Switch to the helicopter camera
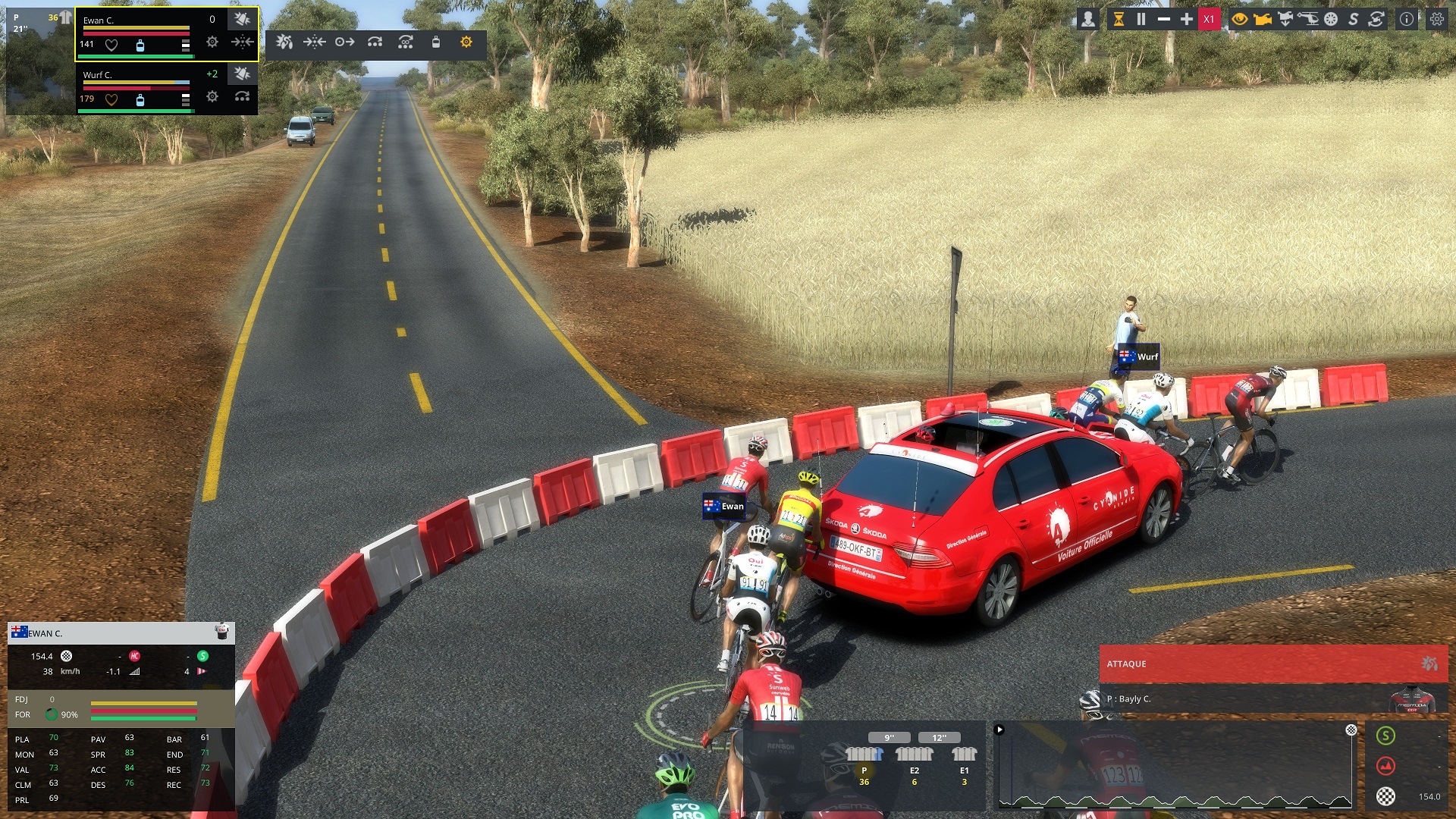 1307,20
